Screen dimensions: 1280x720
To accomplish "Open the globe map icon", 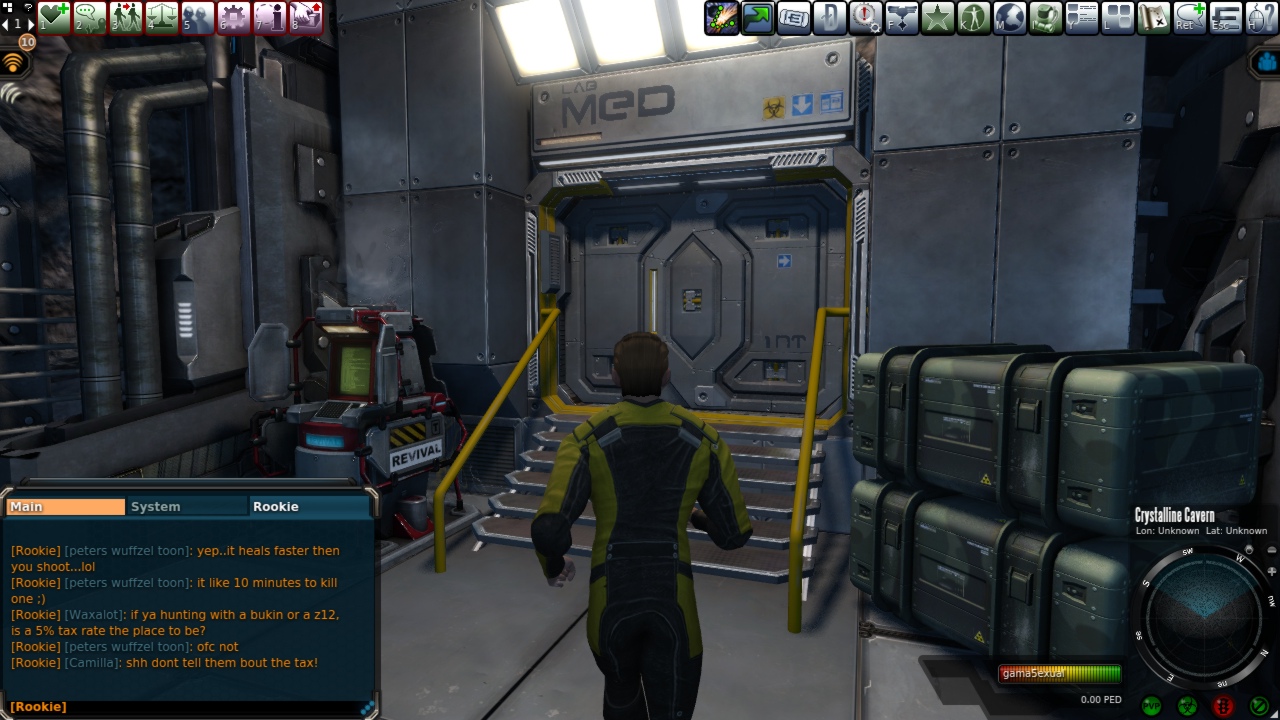I will [1009, 18].
